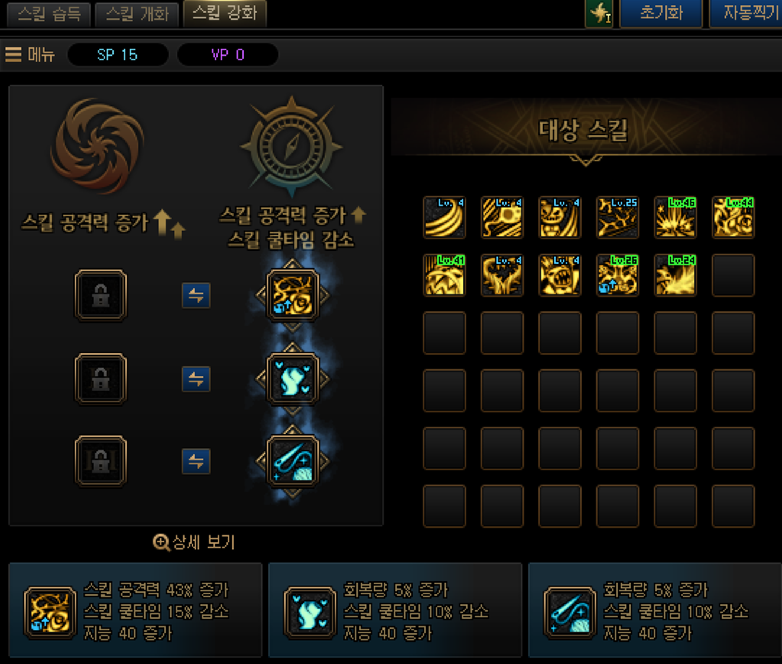Open the 스킬 공격력 43% 증가 info card
Image resolution: width=782 pixels, height=664 pixels.
coord(135,610)
